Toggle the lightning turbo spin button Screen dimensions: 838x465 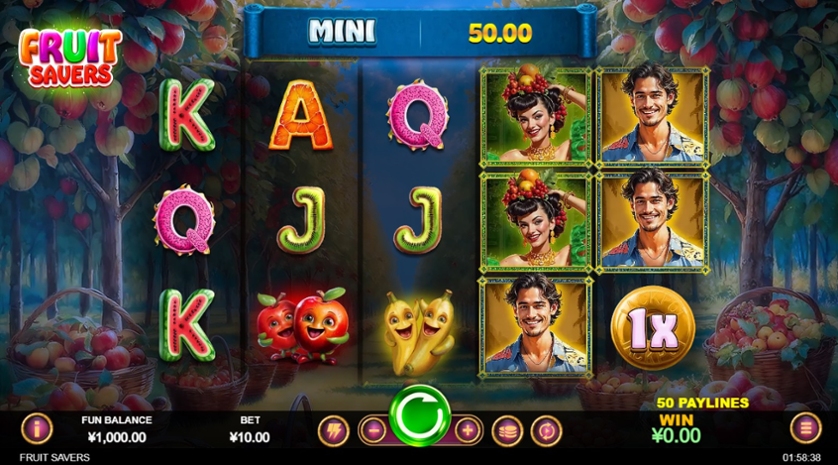pos(332,430)
